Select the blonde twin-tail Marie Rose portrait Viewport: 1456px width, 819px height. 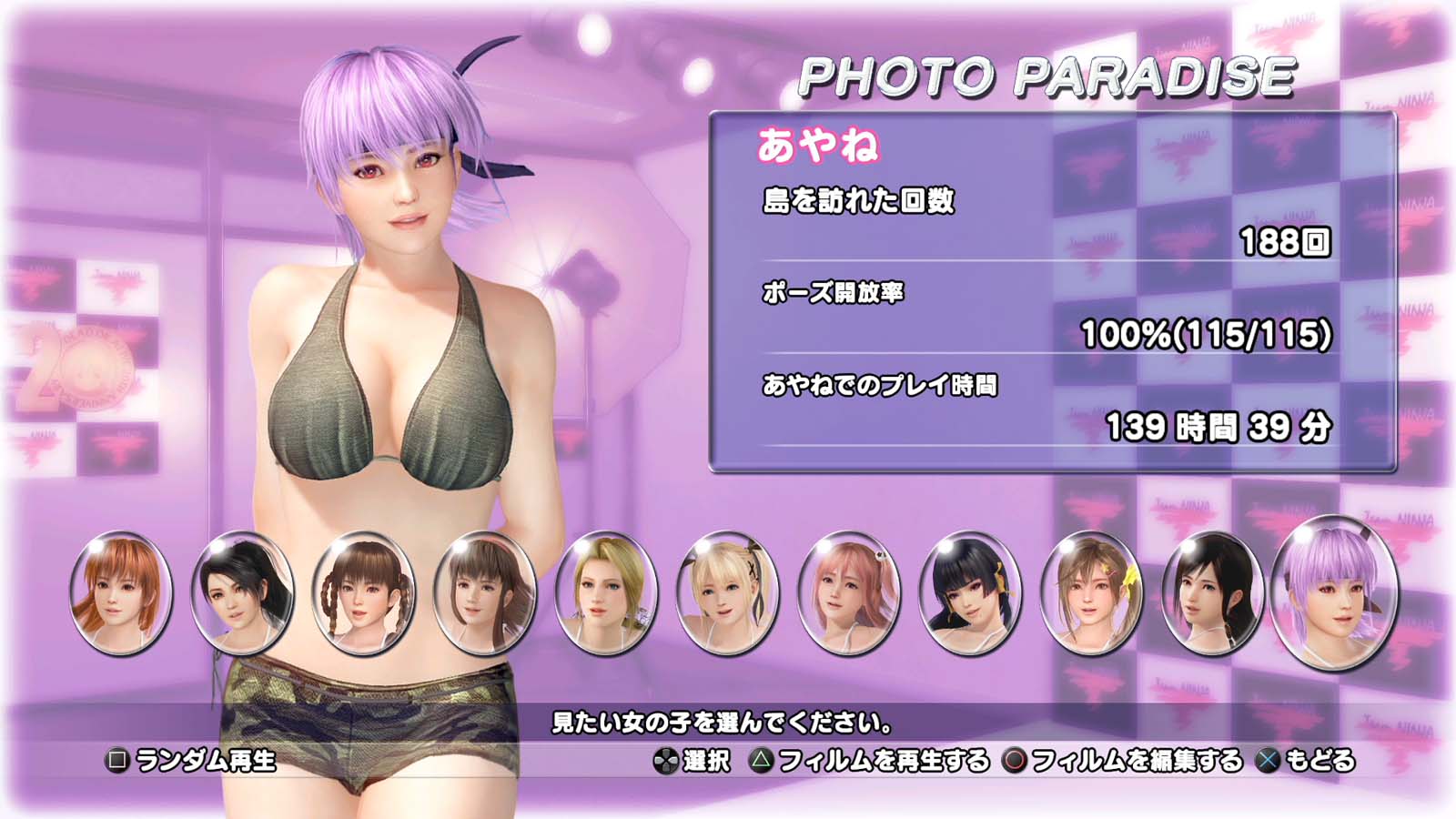pyautogui.click(x=727, y=592)
